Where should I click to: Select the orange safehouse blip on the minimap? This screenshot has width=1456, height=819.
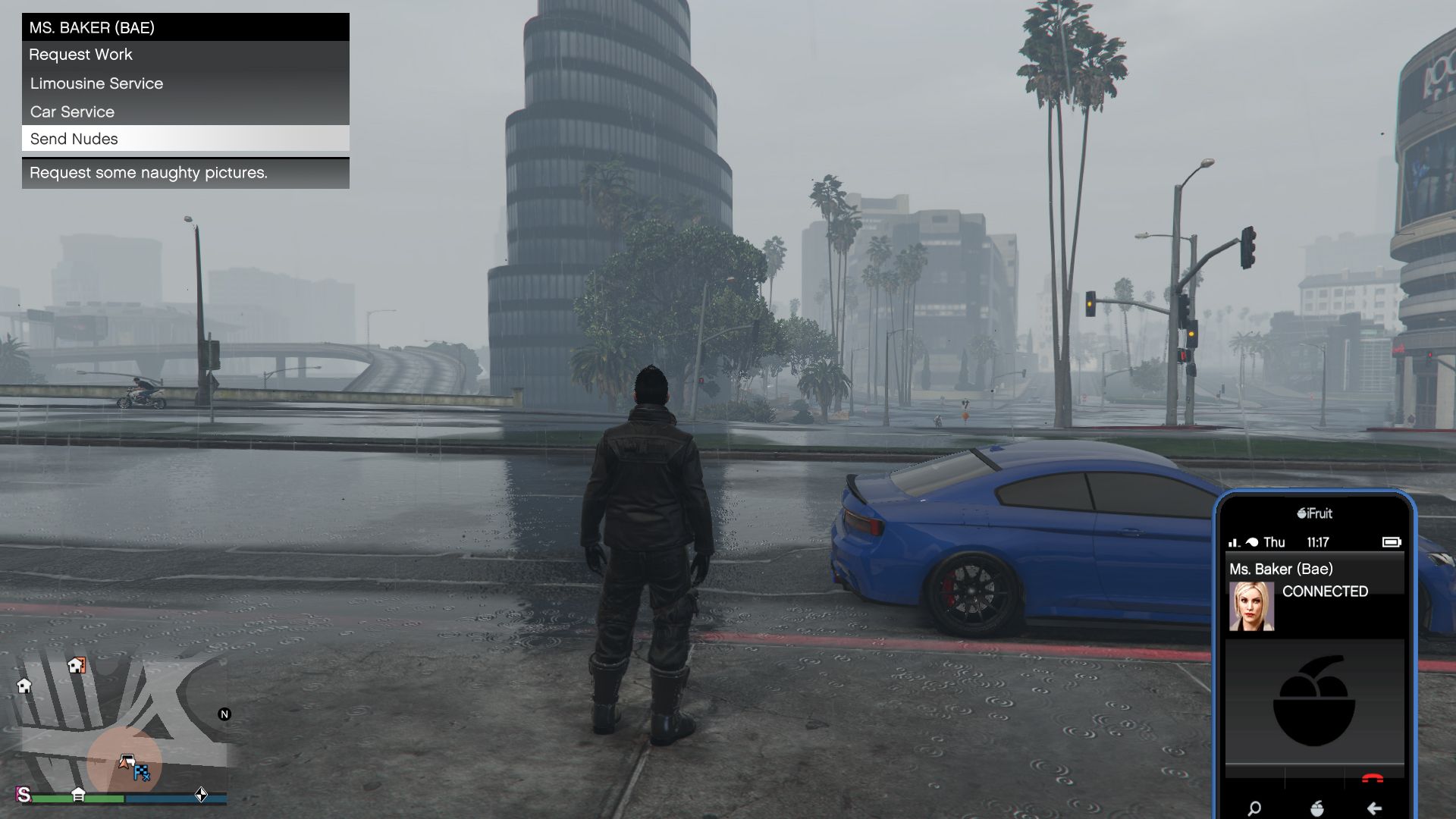pos(76,666)
